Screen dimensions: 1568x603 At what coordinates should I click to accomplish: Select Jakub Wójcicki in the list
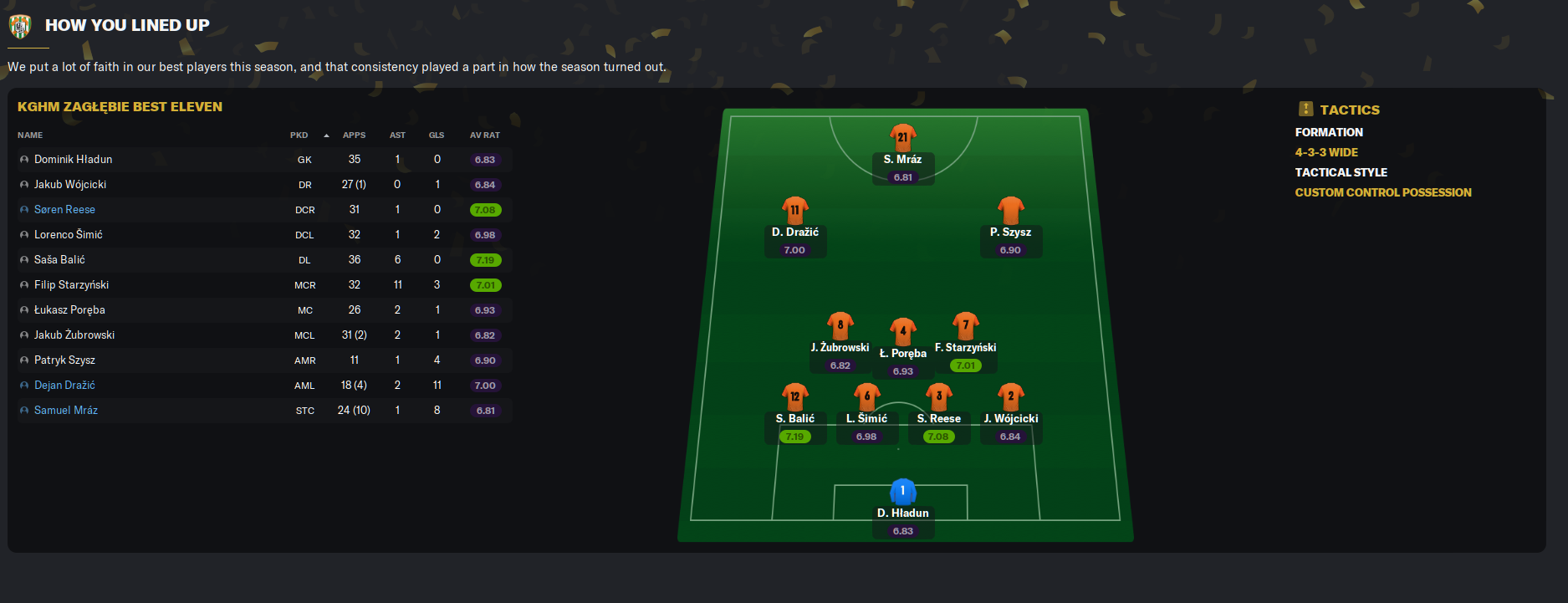point(70,185)
